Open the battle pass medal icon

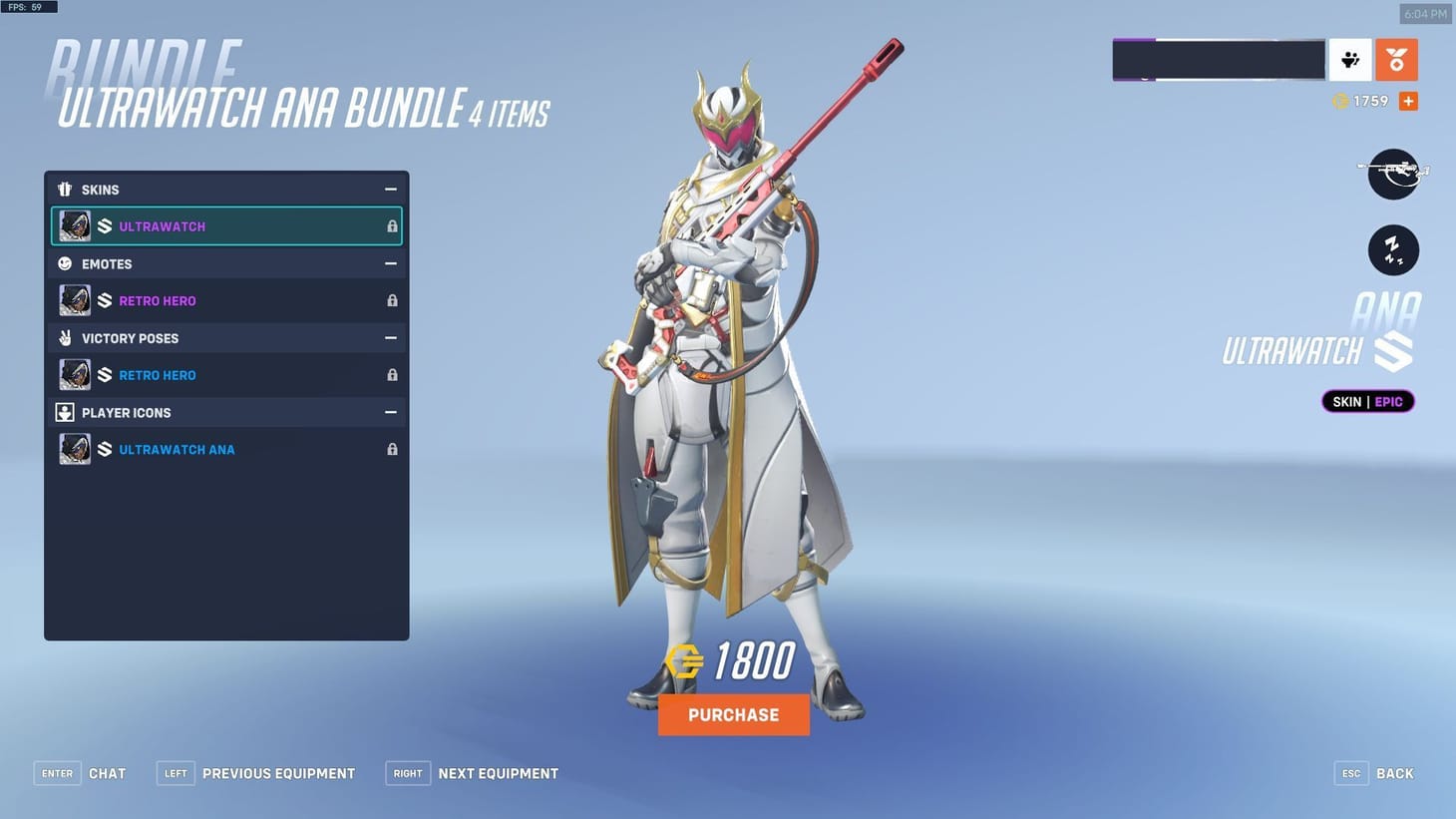click(x=1396, y=60)
